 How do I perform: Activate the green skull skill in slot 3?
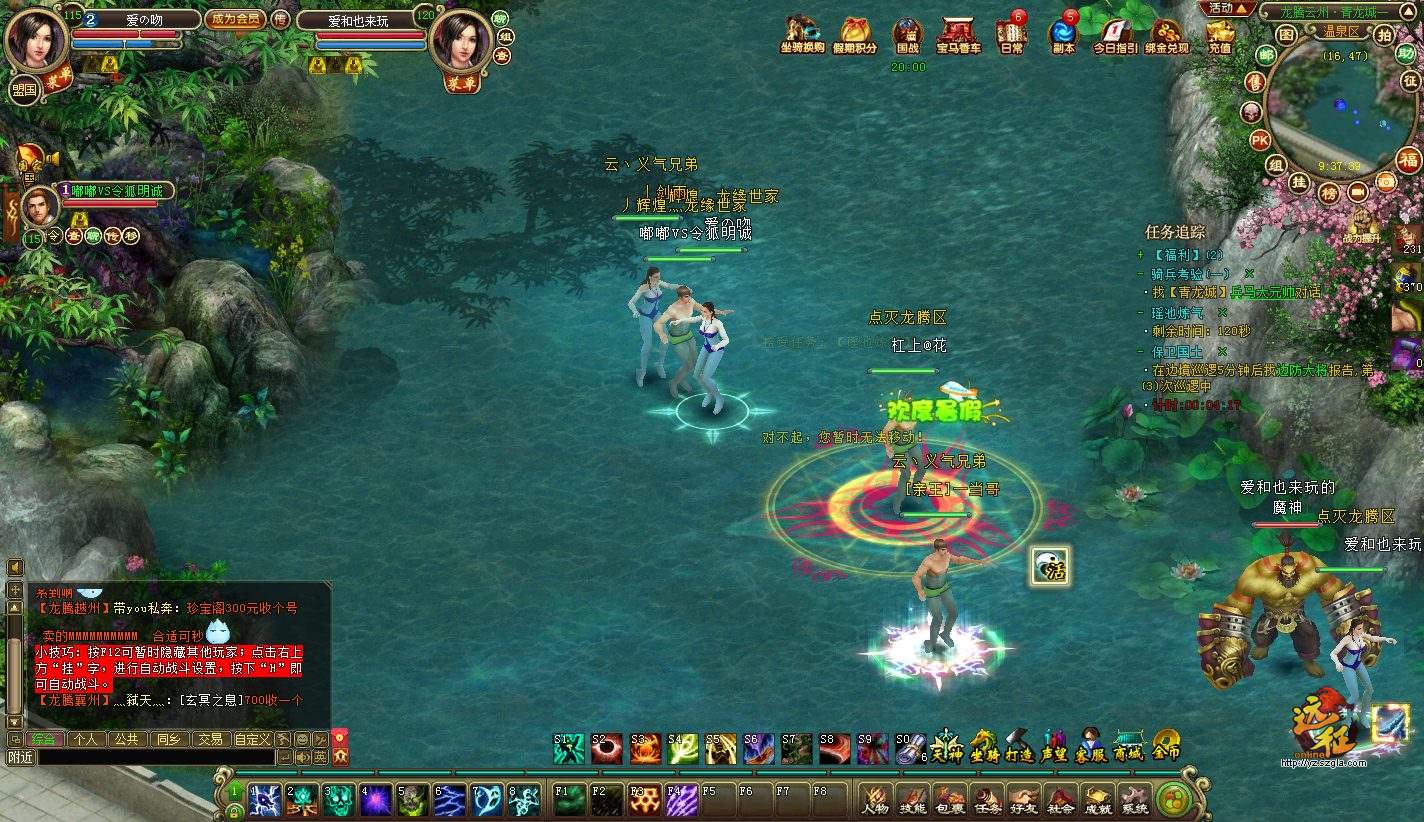[x=338, y=799]
